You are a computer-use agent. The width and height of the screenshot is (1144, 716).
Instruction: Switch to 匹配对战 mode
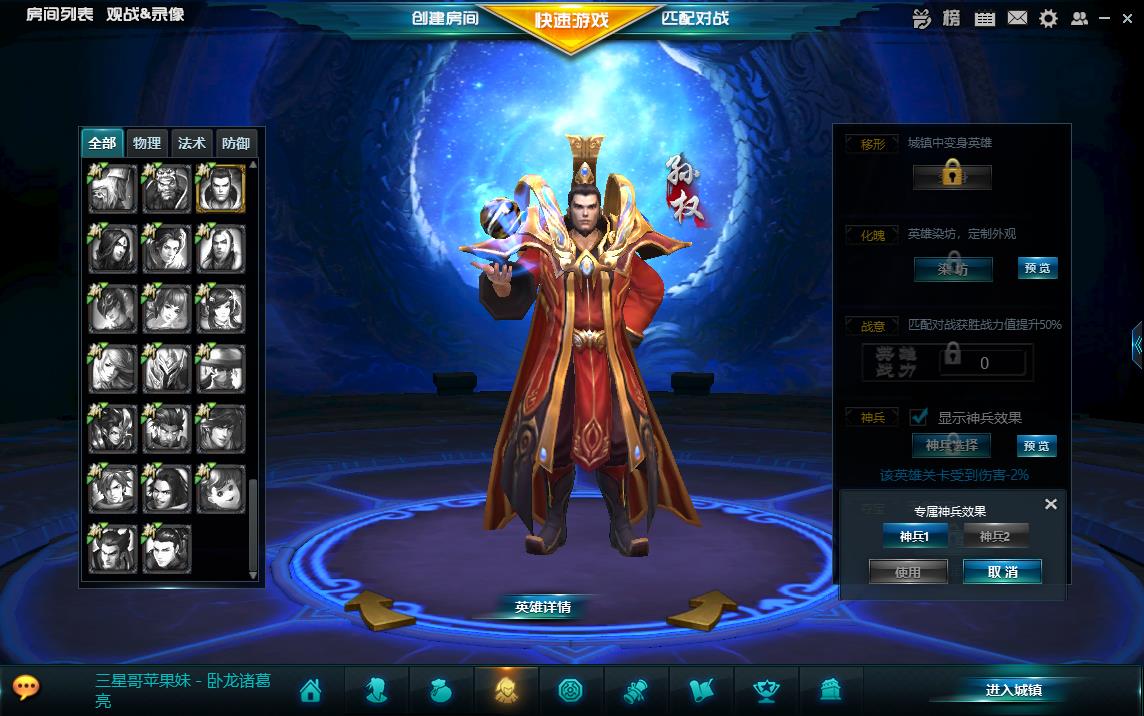695,18
